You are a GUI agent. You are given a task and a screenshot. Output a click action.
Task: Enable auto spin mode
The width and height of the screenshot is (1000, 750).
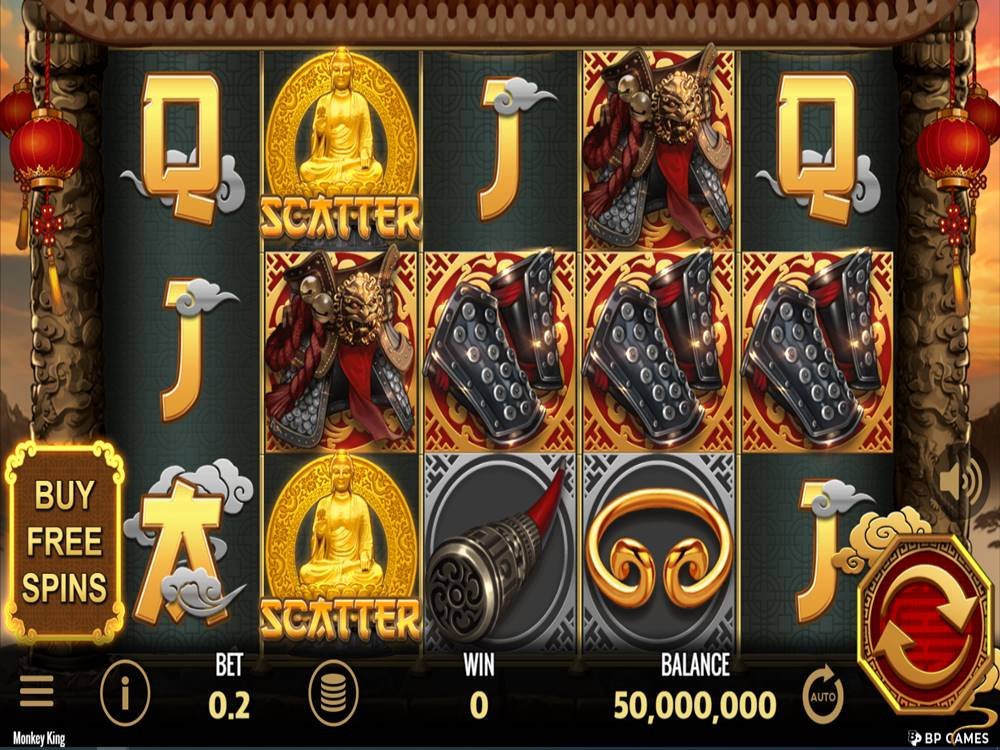(823, 693)
